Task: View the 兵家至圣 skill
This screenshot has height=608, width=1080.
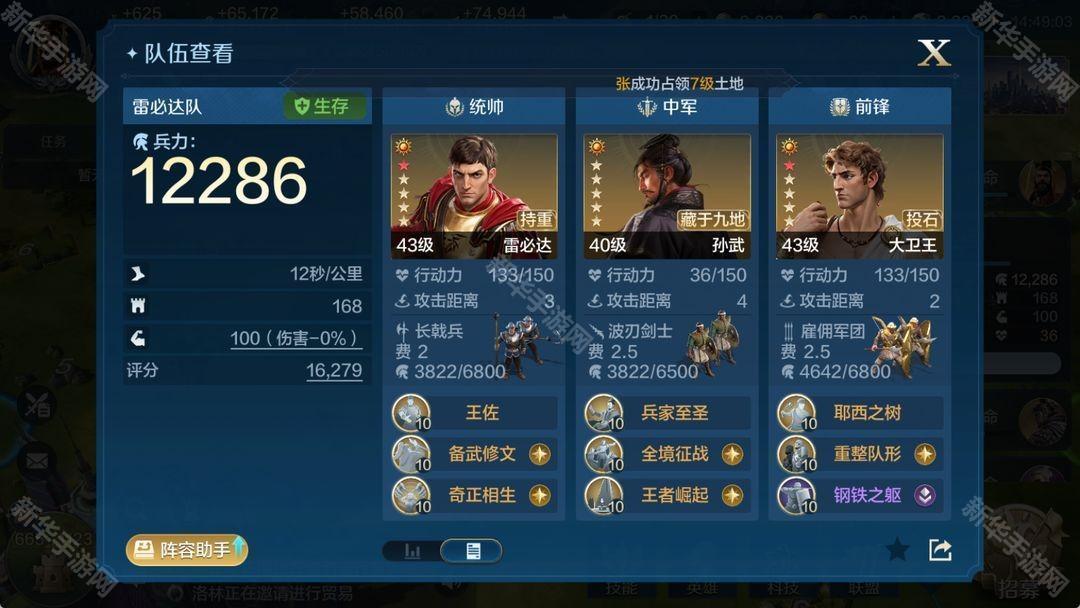Action: 666,413
